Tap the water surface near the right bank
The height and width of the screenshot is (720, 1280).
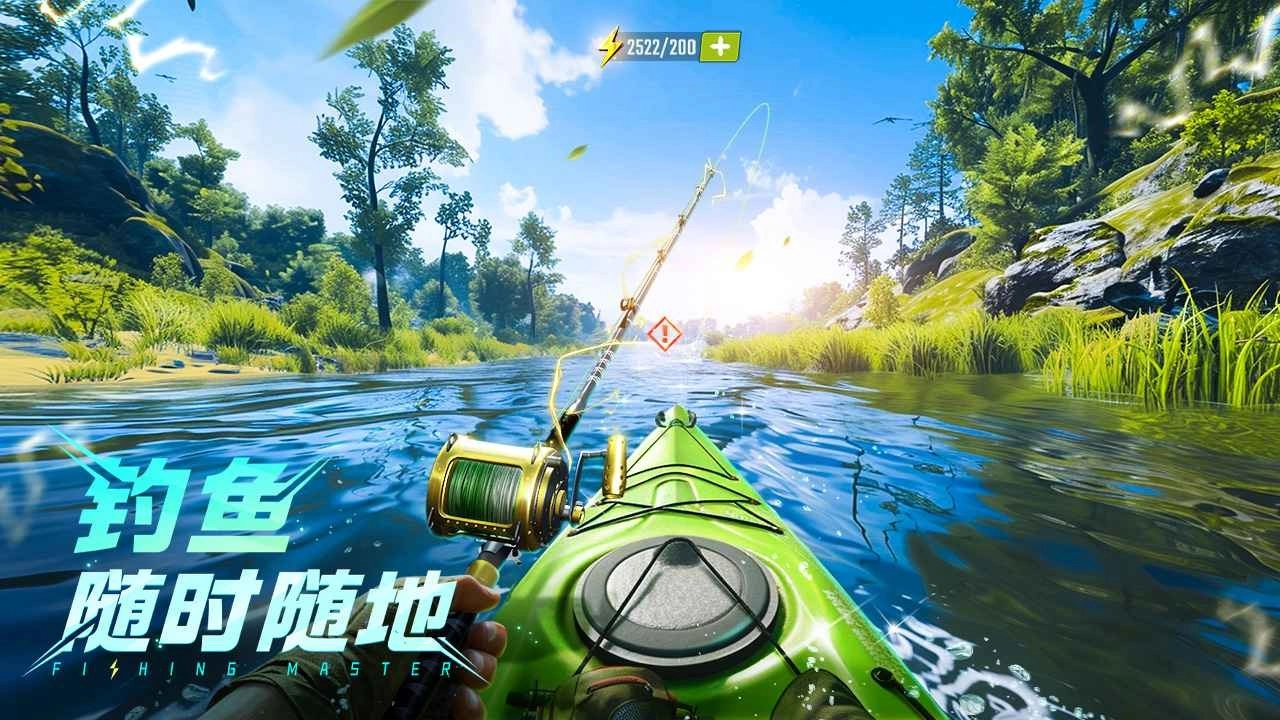click(x=1000, y=450)
